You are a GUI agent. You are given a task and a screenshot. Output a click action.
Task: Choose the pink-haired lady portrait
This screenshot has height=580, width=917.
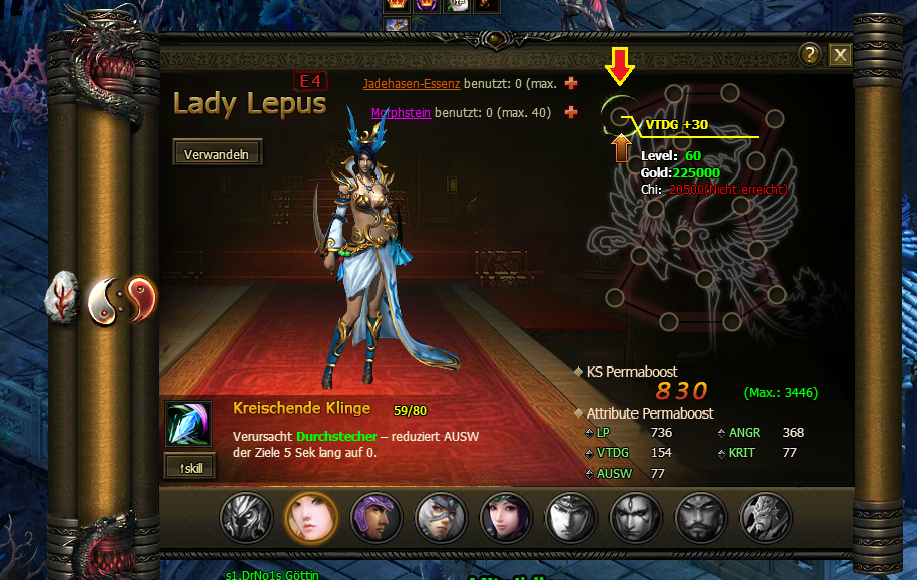[310, 517]
